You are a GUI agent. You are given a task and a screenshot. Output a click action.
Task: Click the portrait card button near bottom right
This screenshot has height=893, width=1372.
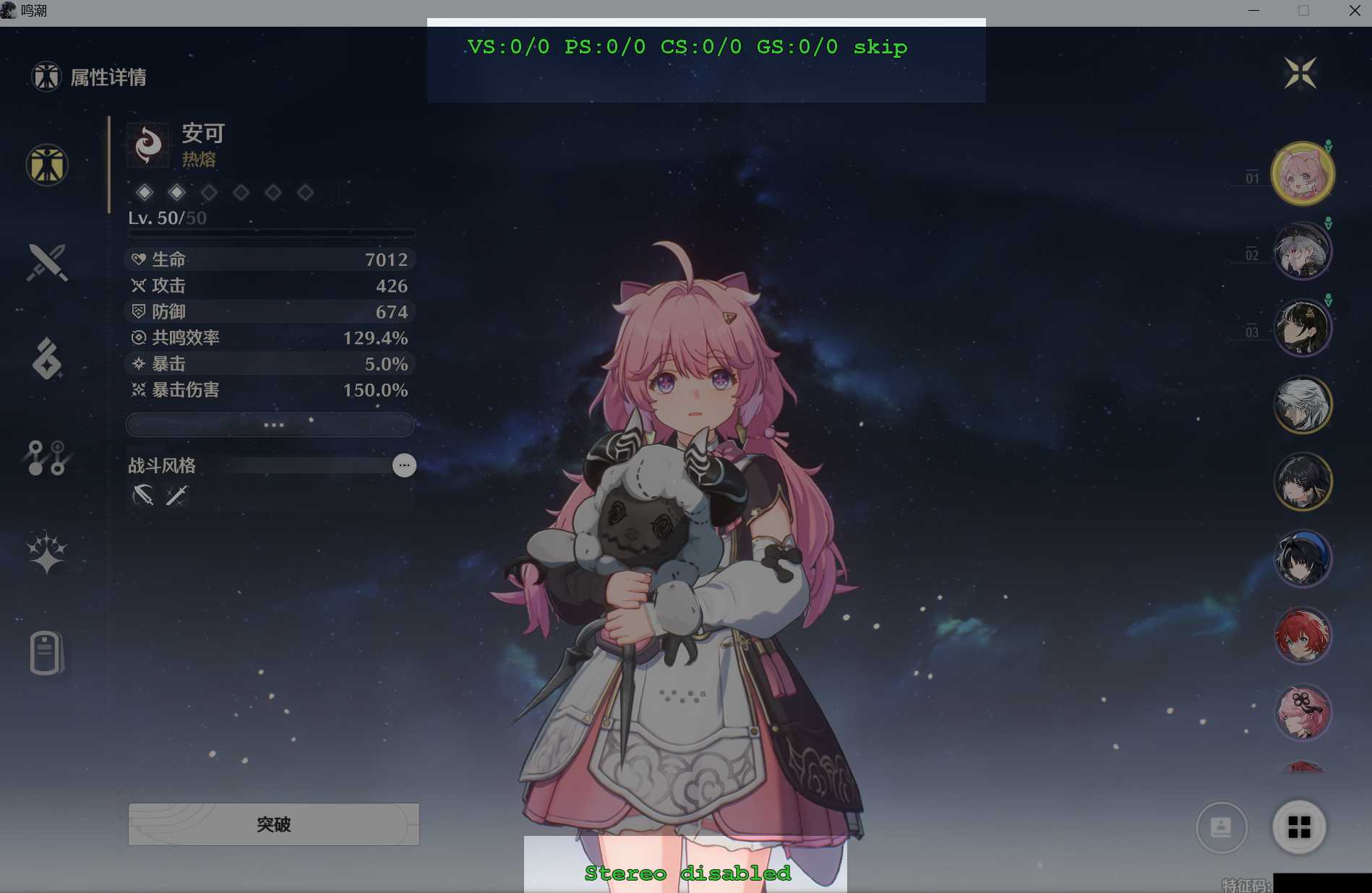1221,828
